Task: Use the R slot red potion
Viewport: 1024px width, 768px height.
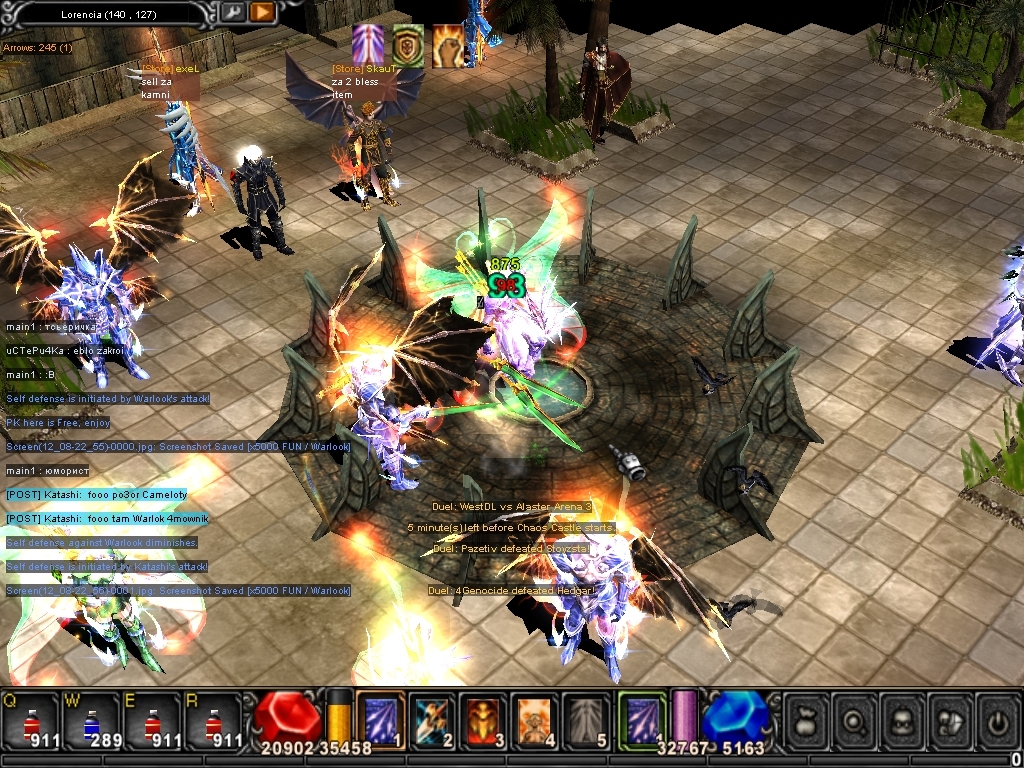Action: pyautogui.click(x=212, y=720)
